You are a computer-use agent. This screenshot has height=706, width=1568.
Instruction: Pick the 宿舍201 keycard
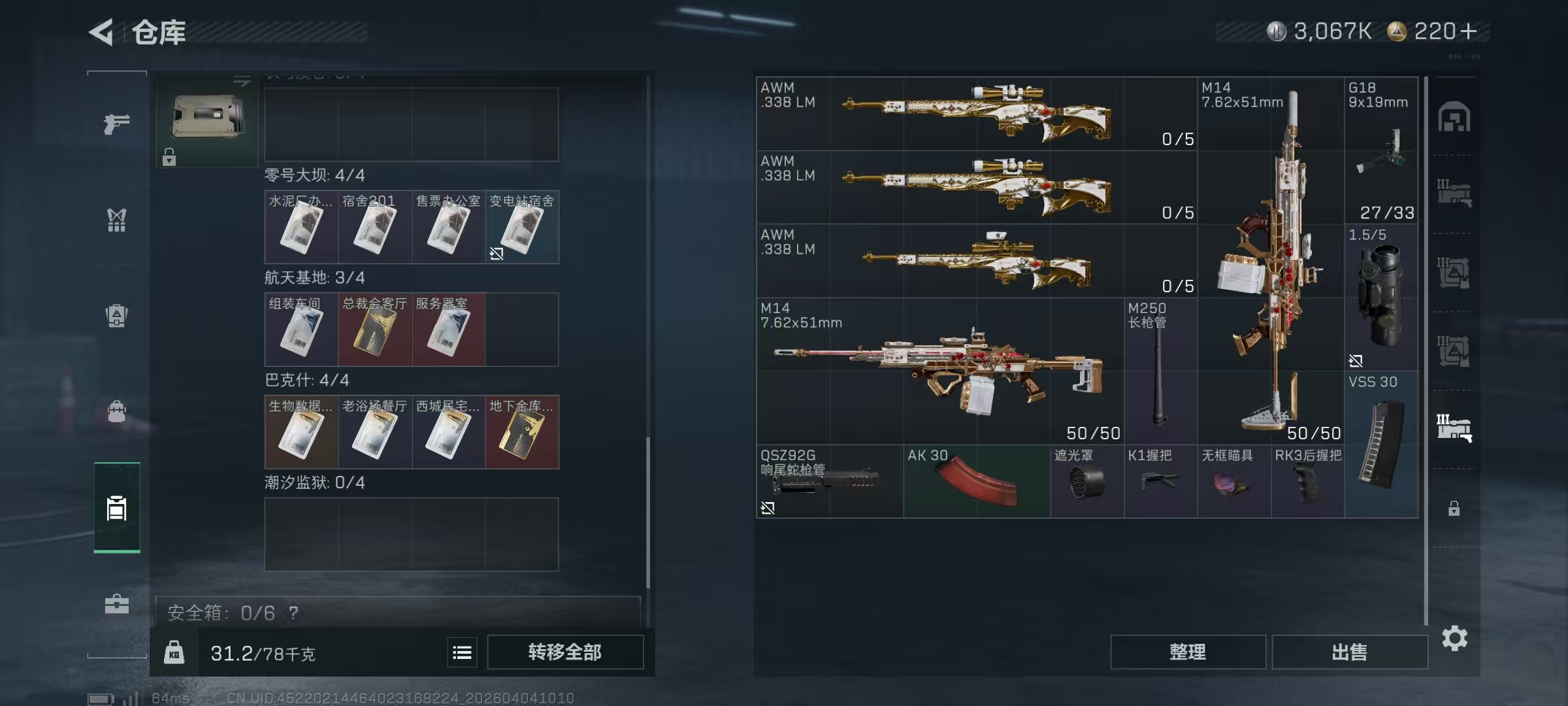point(374,227)
